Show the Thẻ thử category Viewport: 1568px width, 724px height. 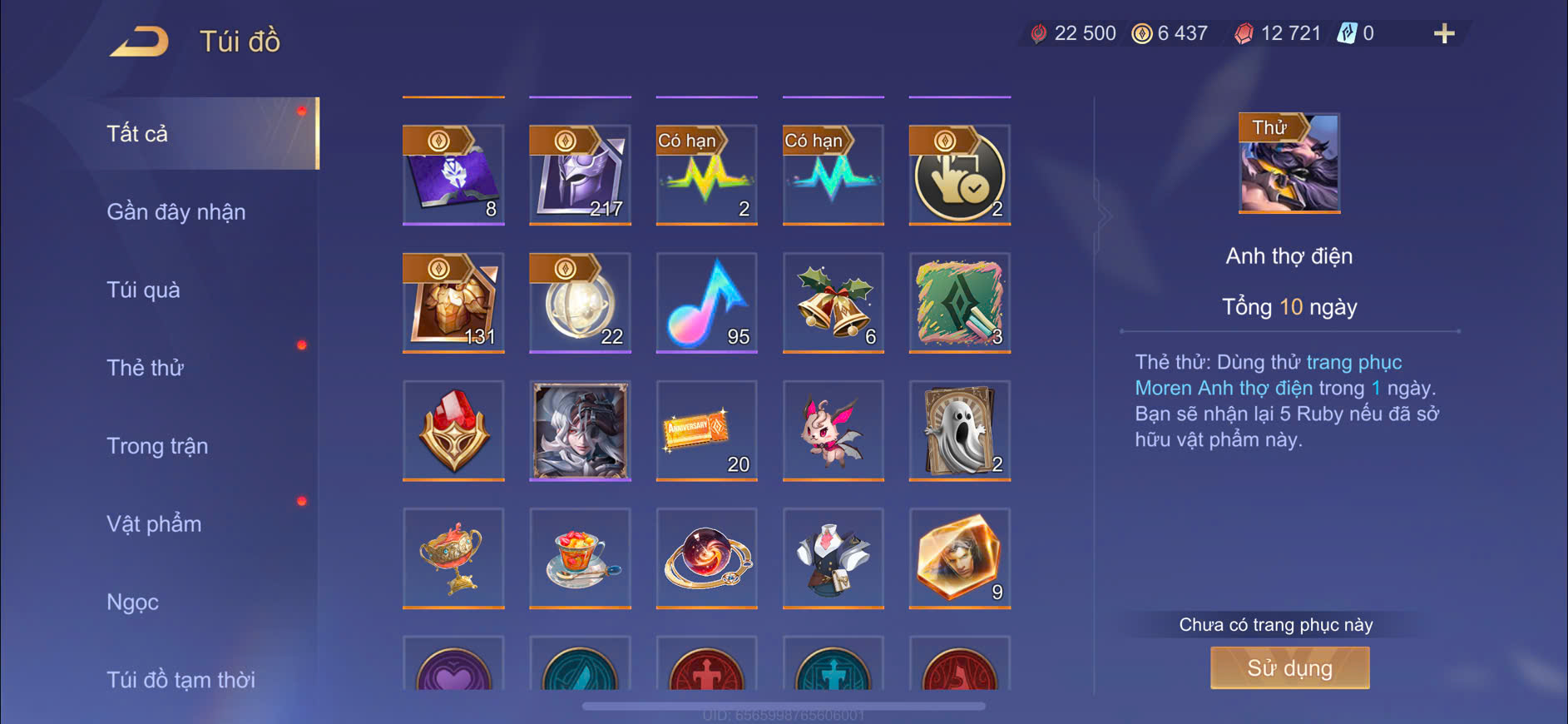click(x=145, y=368)
